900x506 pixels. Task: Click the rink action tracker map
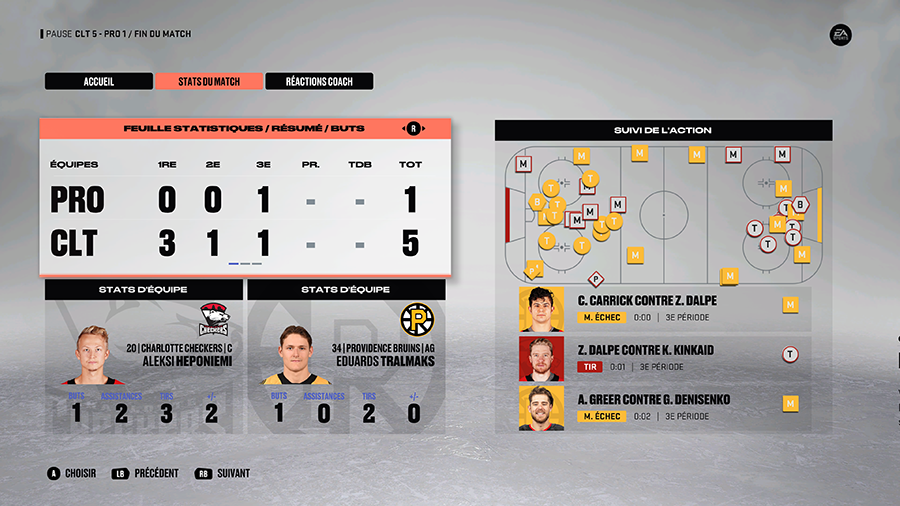pos(663,214)
